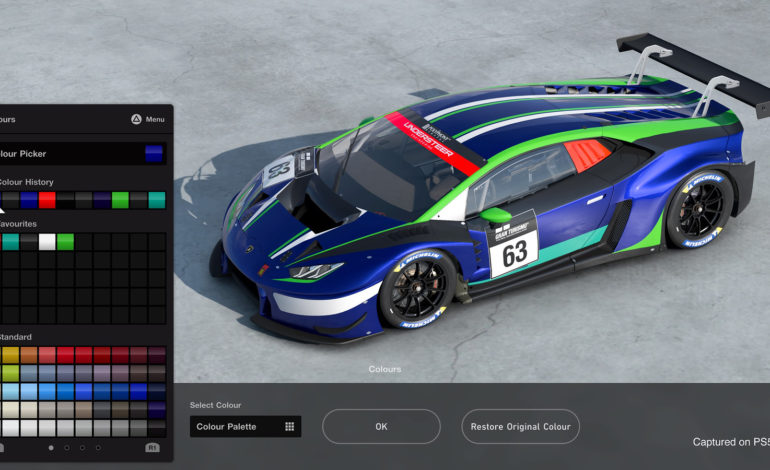Select the white swatch in Favourites
Viewport: 770px width, 470px height.
point(47,241)
